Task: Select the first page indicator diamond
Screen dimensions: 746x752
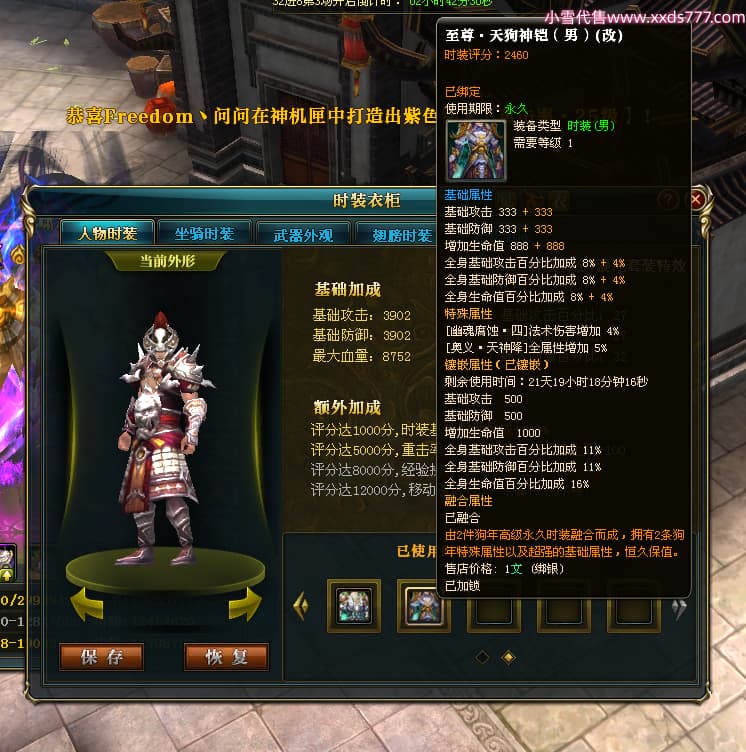Action: click(x=482, y=657)
